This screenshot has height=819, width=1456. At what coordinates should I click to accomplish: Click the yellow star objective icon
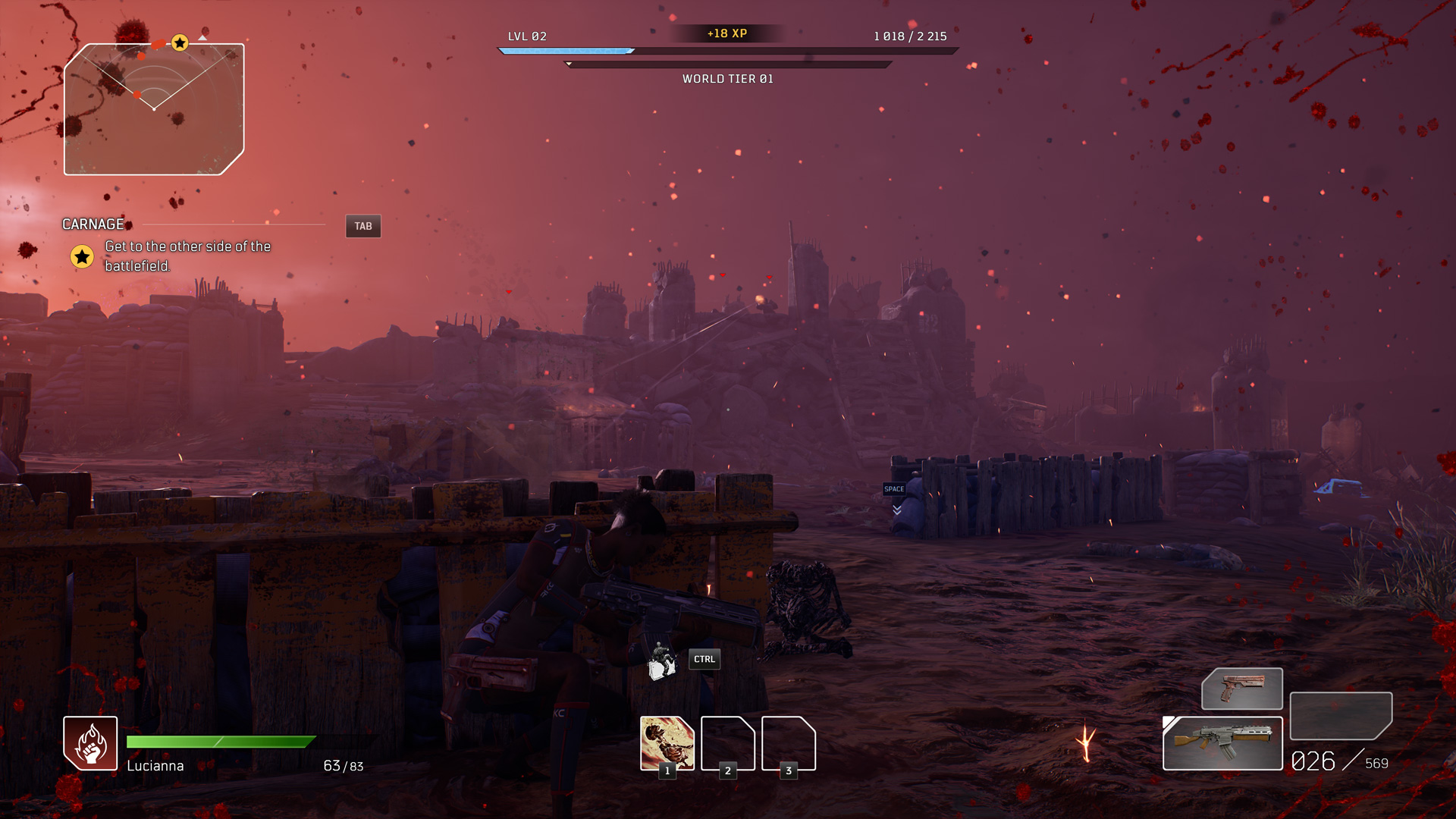coord(82,257)
